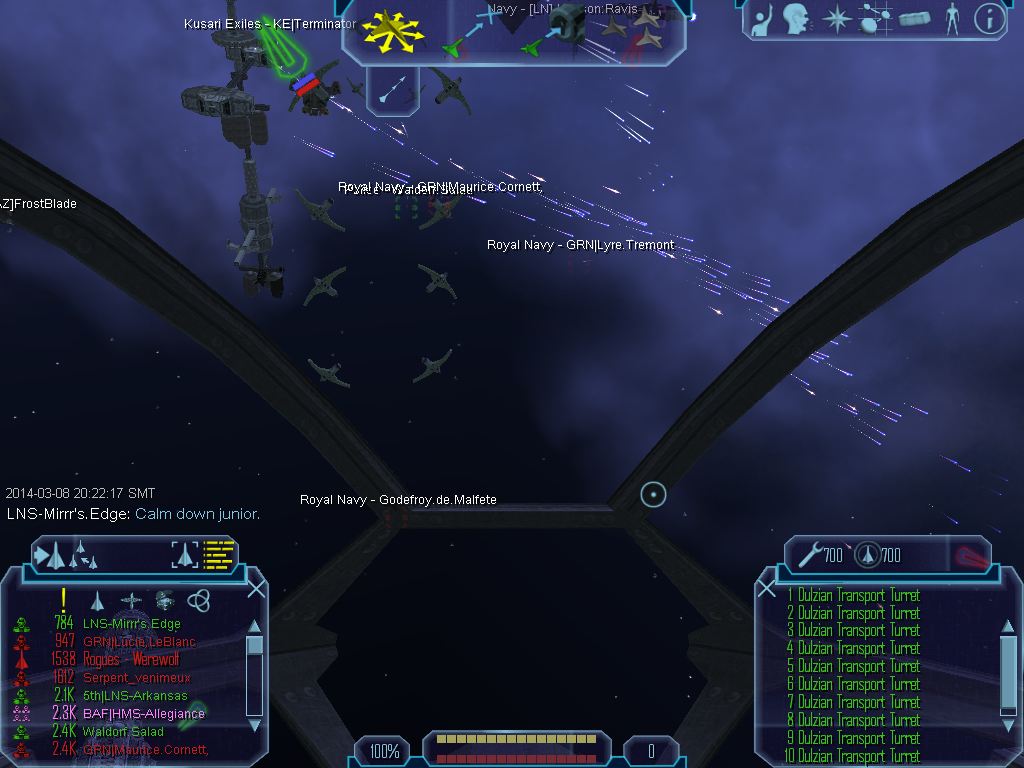Select BAF|HMS-Allegiance from the contact list
This screenshot has height=768, width=1024.
point(143,714)
